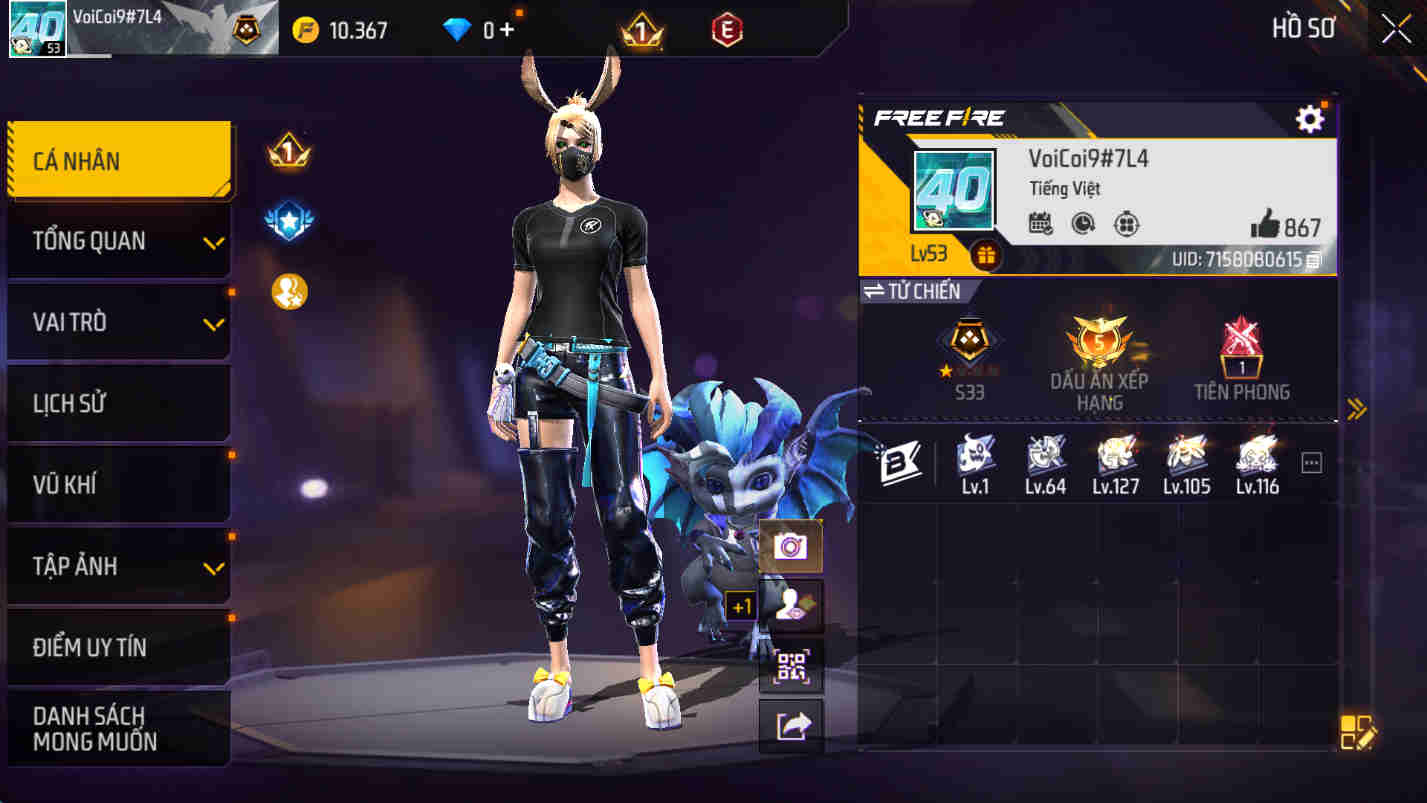Select the add friend icon
Image resolution: width=1427 pixels, height=803 pixels.
coord(791,606)
